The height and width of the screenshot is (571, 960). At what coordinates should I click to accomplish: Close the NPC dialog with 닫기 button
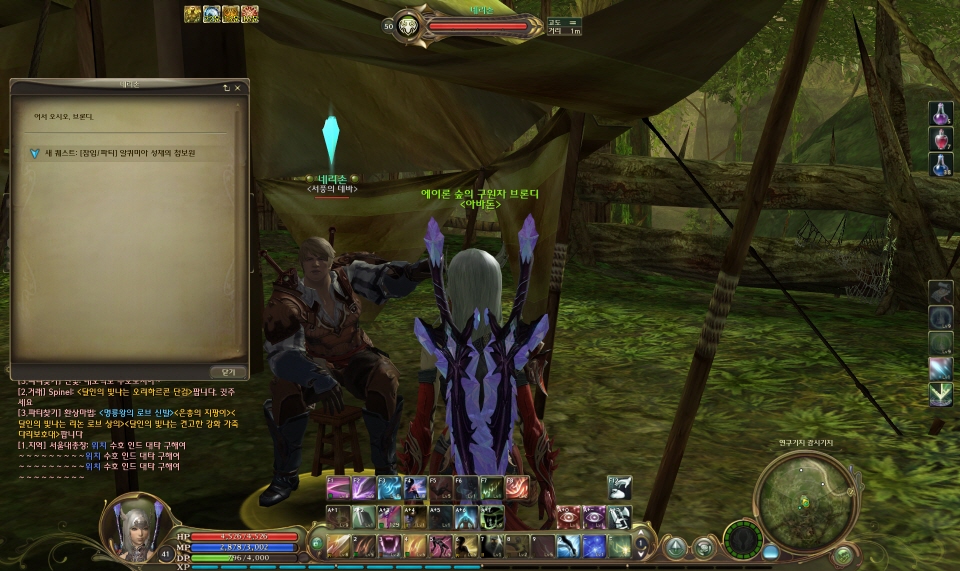click(x=227, y=371)
